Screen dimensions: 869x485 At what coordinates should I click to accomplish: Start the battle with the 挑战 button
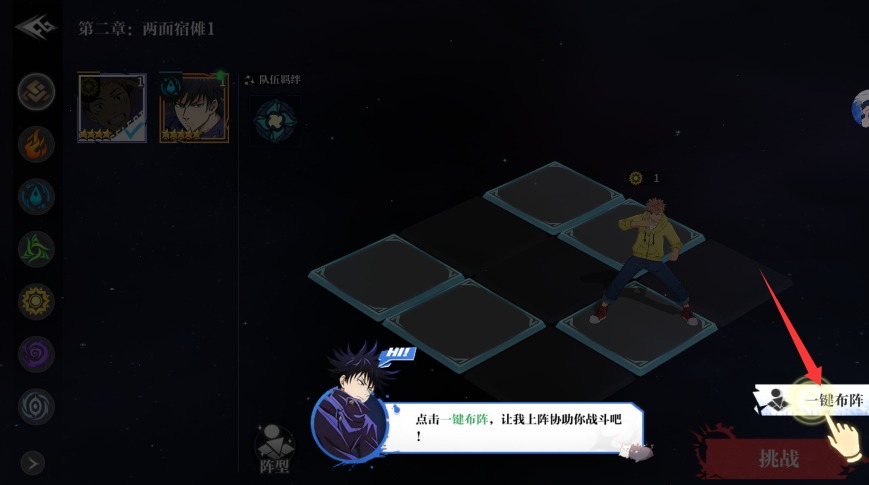coord(778,459)
